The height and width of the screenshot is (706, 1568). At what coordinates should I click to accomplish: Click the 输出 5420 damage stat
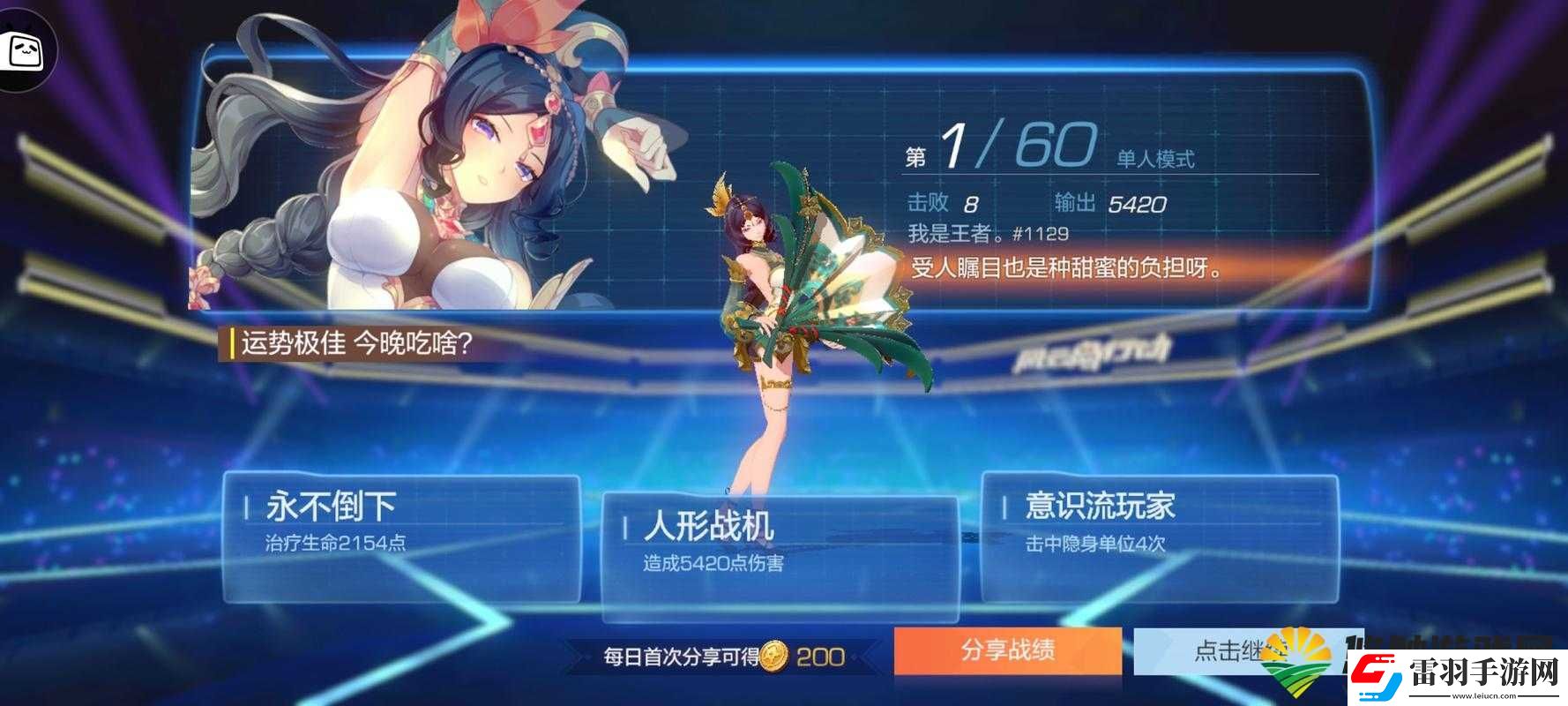[1111, 202]
